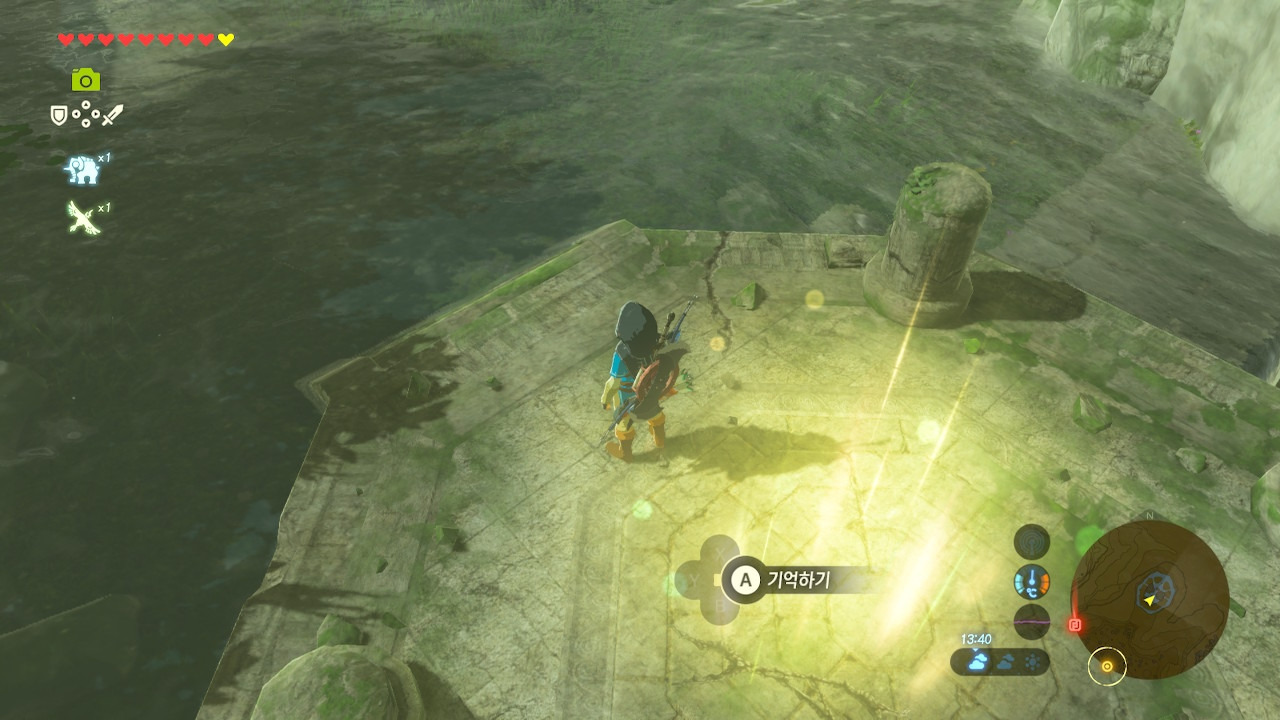The image size is (1280, 720).
Task: Select the yellow ring objective marker
Action: pos(1107,665)
